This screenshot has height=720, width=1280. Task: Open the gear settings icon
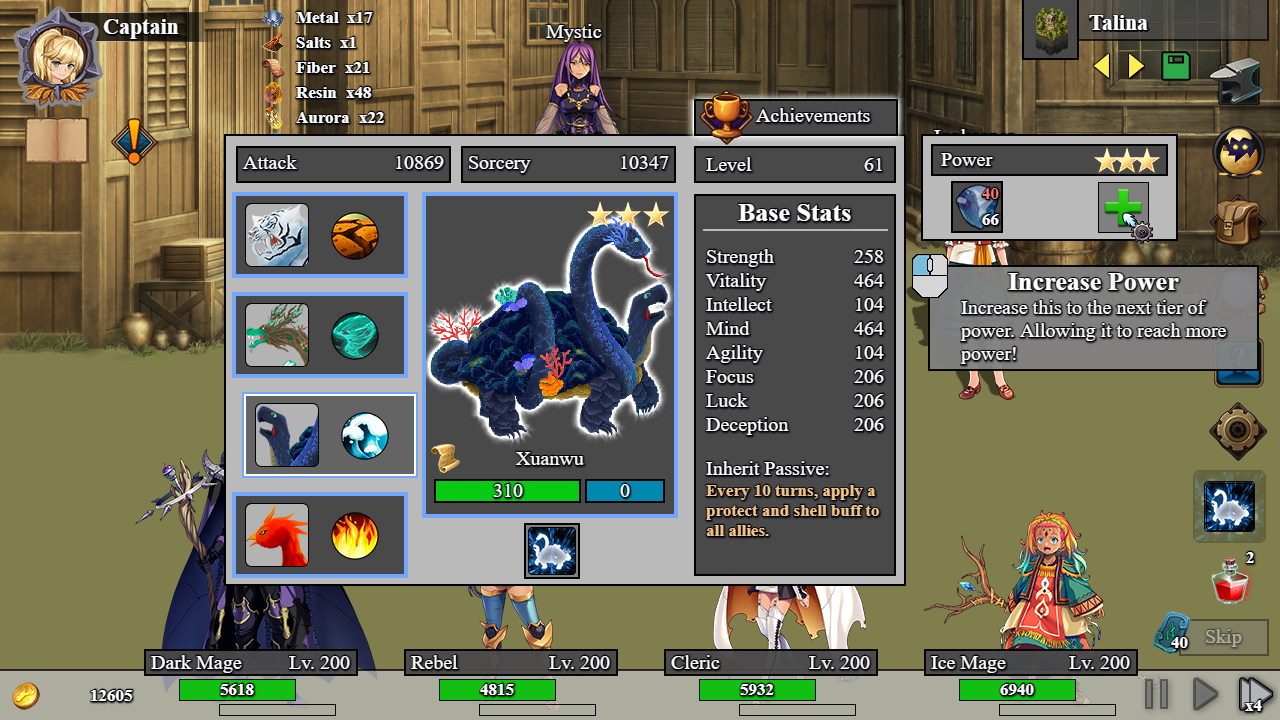coord(1238,431)
